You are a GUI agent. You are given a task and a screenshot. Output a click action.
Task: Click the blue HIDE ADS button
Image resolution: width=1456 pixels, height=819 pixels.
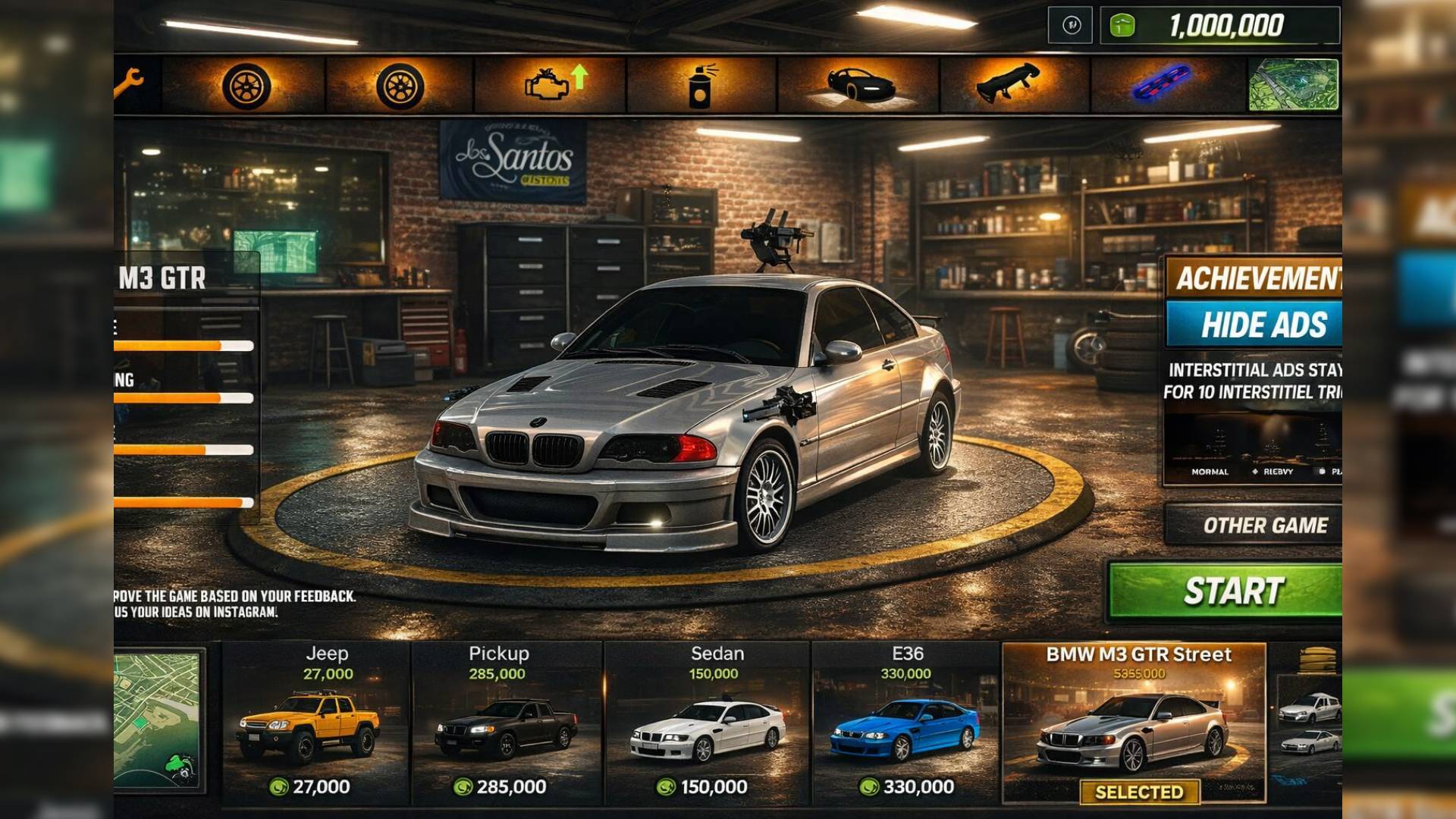click(x=1254, y=325)
